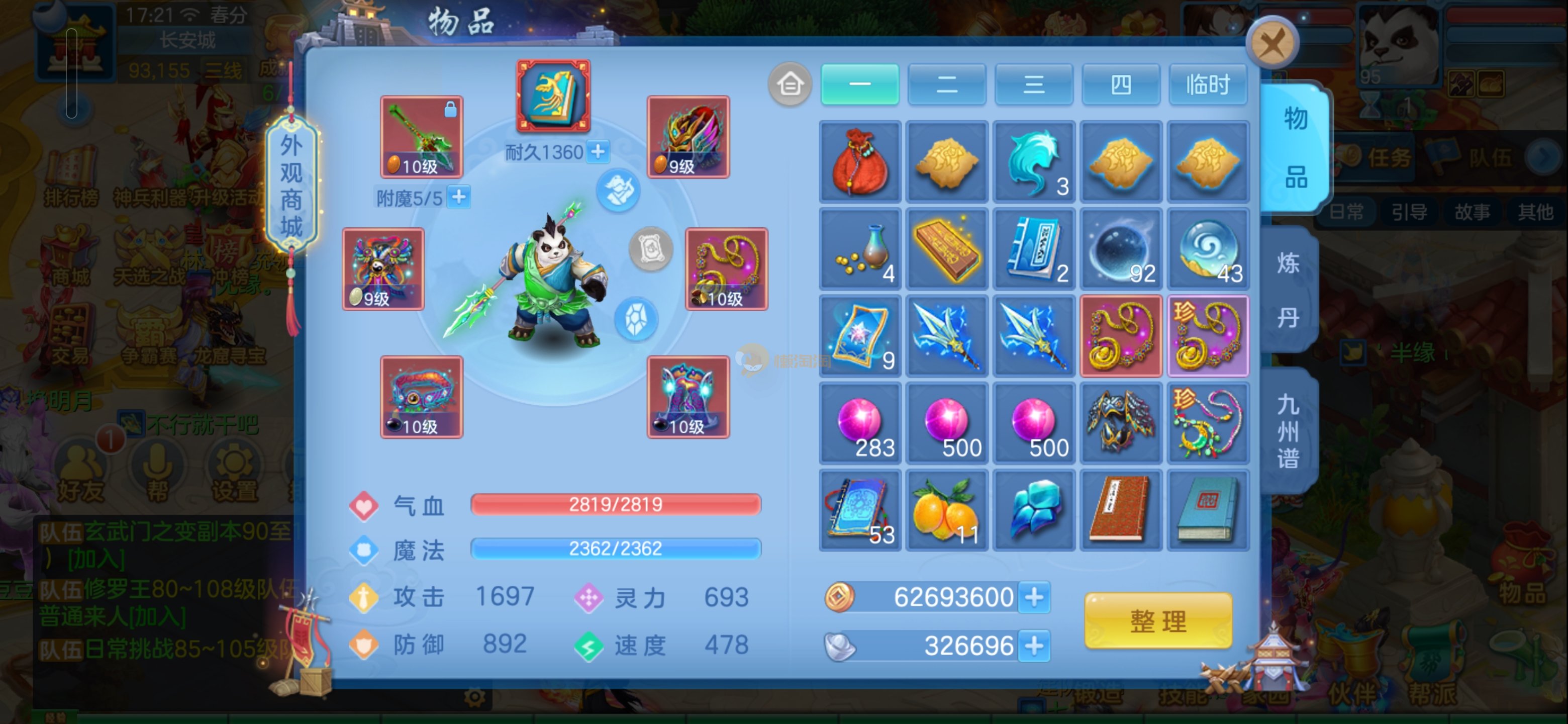Add silver ingots with plus button
Viewport: 1568px width, 724px height.
coord(1034,646)
